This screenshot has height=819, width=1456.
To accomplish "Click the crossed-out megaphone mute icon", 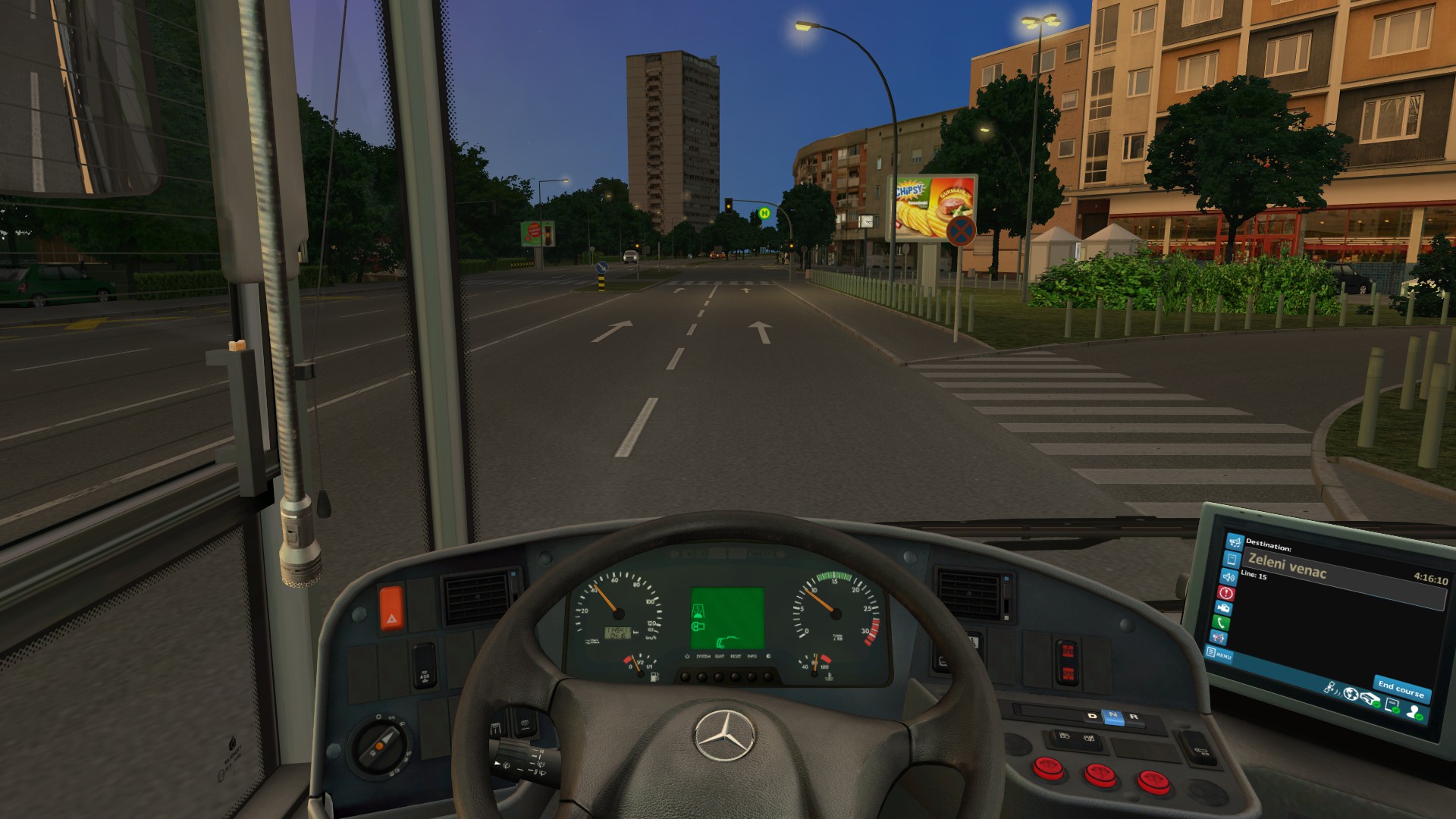I will pyautogui.click(x=1219, y=639).
